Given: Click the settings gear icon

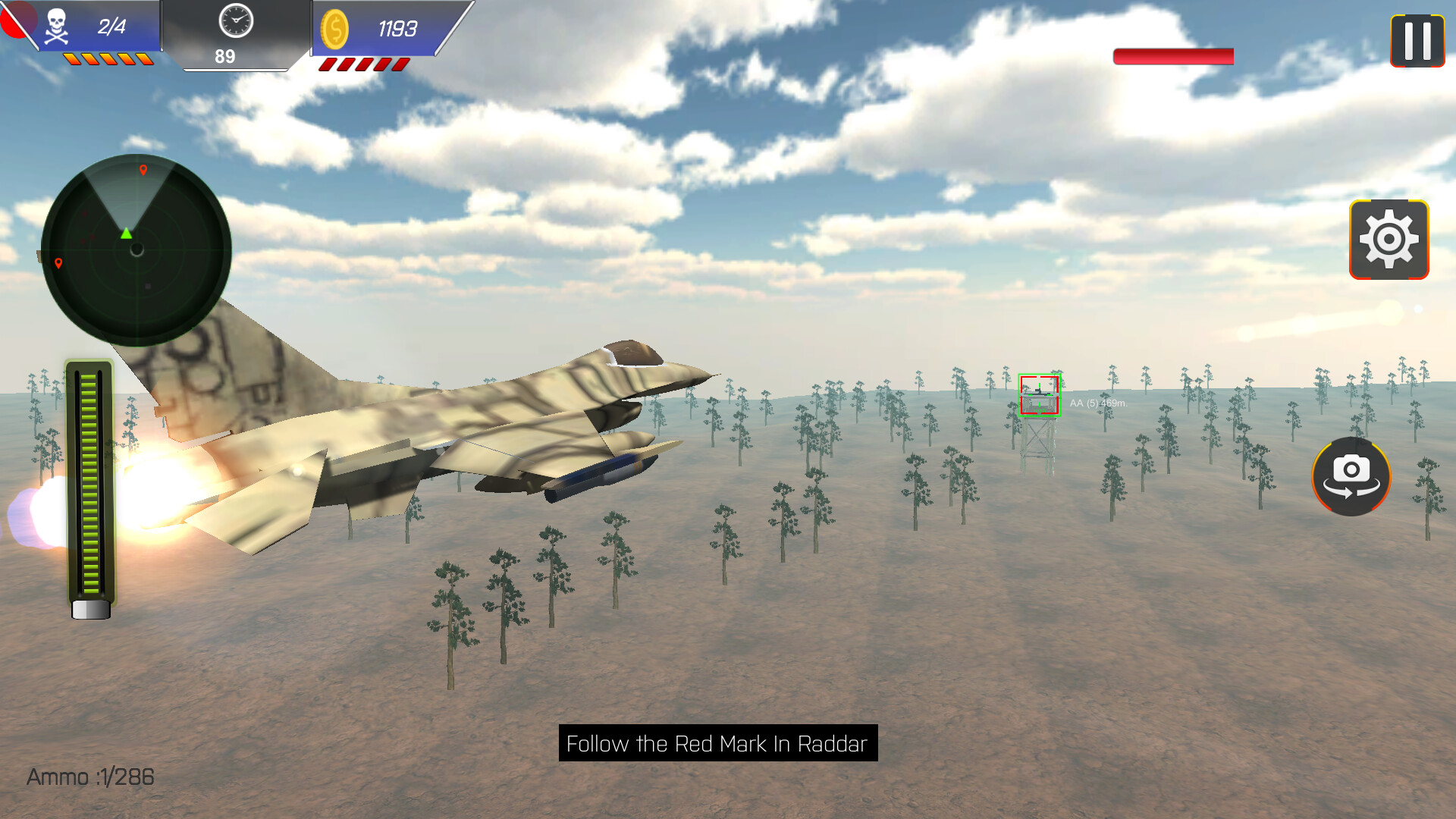Looking at the screenshot, I should [1389, 240].
